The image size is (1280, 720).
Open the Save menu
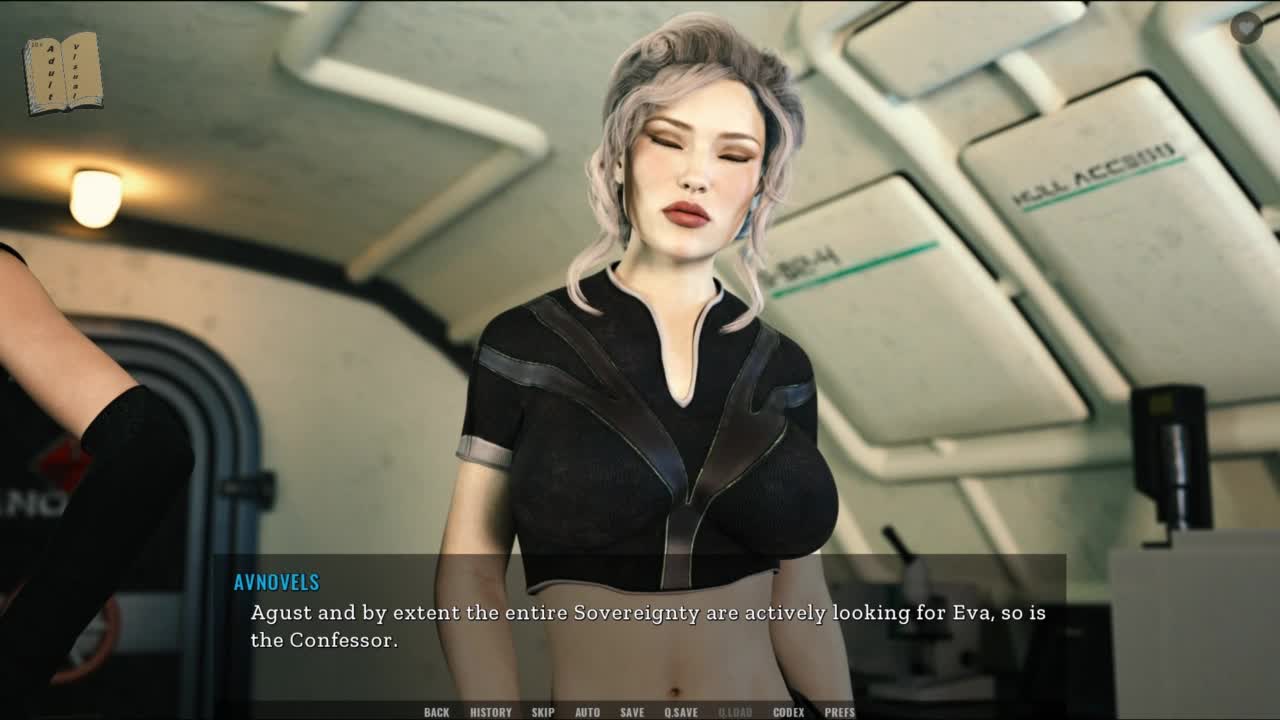tap(632, 712)
